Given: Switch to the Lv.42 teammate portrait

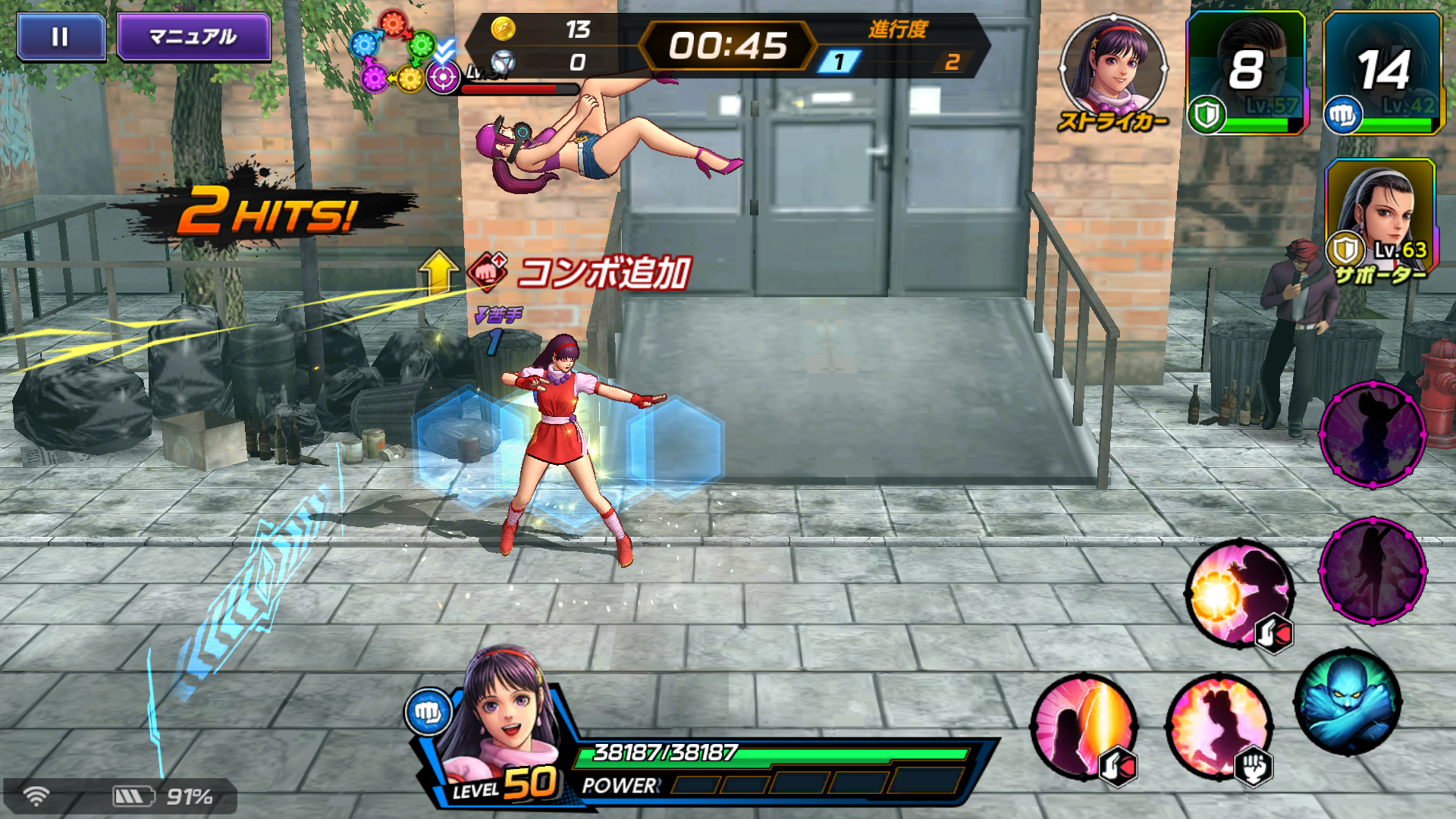Looking at the screenshot, I should pos(1382,74).
